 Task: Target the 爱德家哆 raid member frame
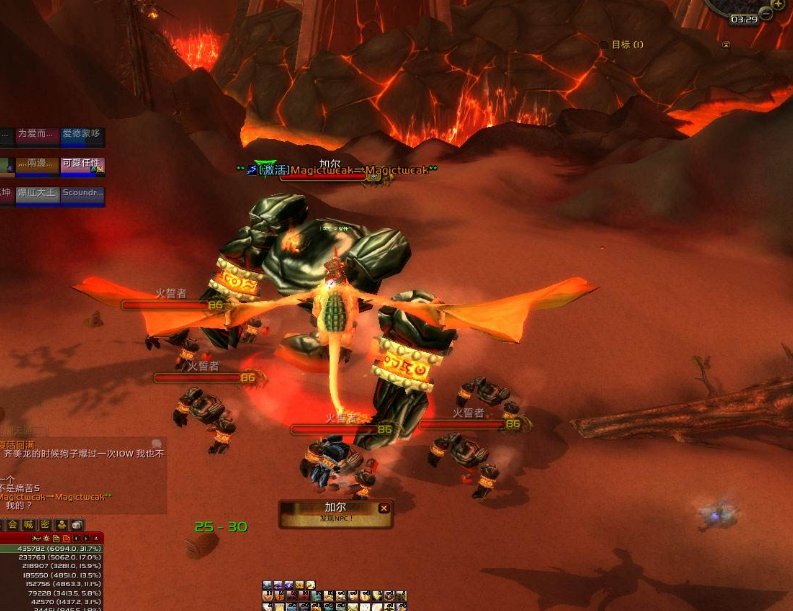[x=82, y=135]
